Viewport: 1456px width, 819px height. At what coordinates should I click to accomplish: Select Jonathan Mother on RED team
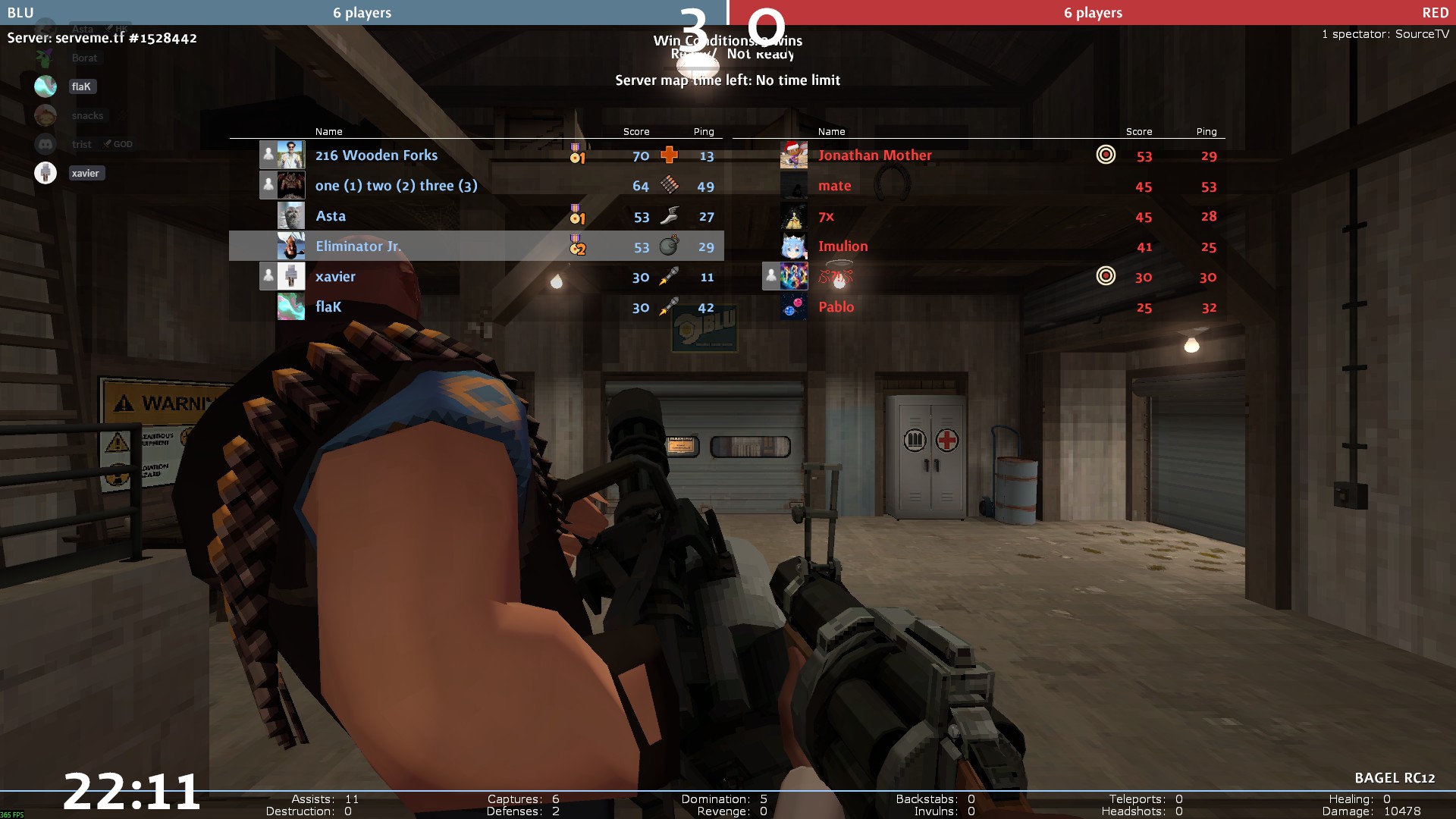coord(874,155)
